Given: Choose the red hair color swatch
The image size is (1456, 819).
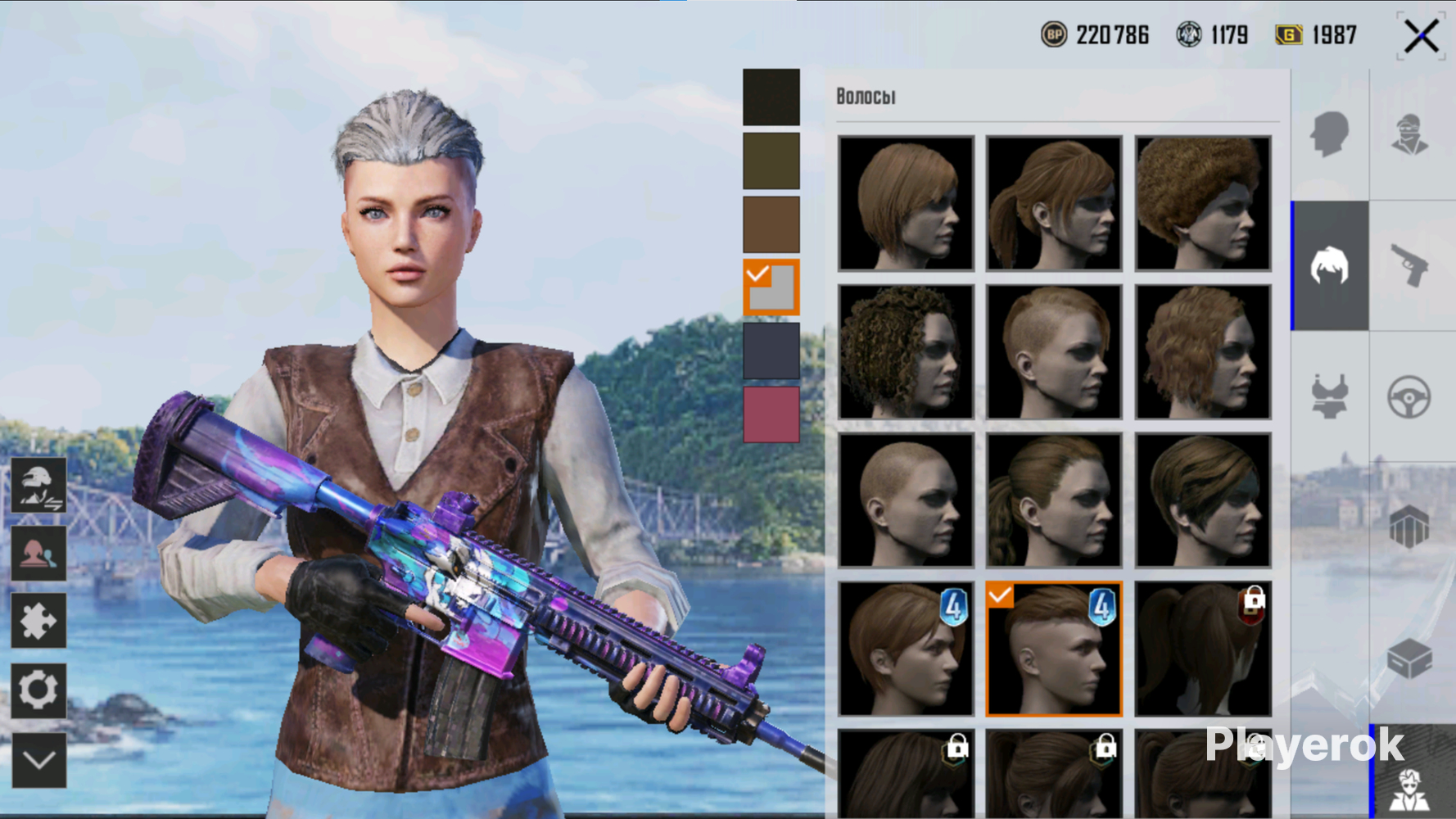Looking at the screenshot, I should pyautogui.click(x=771, y=414).
